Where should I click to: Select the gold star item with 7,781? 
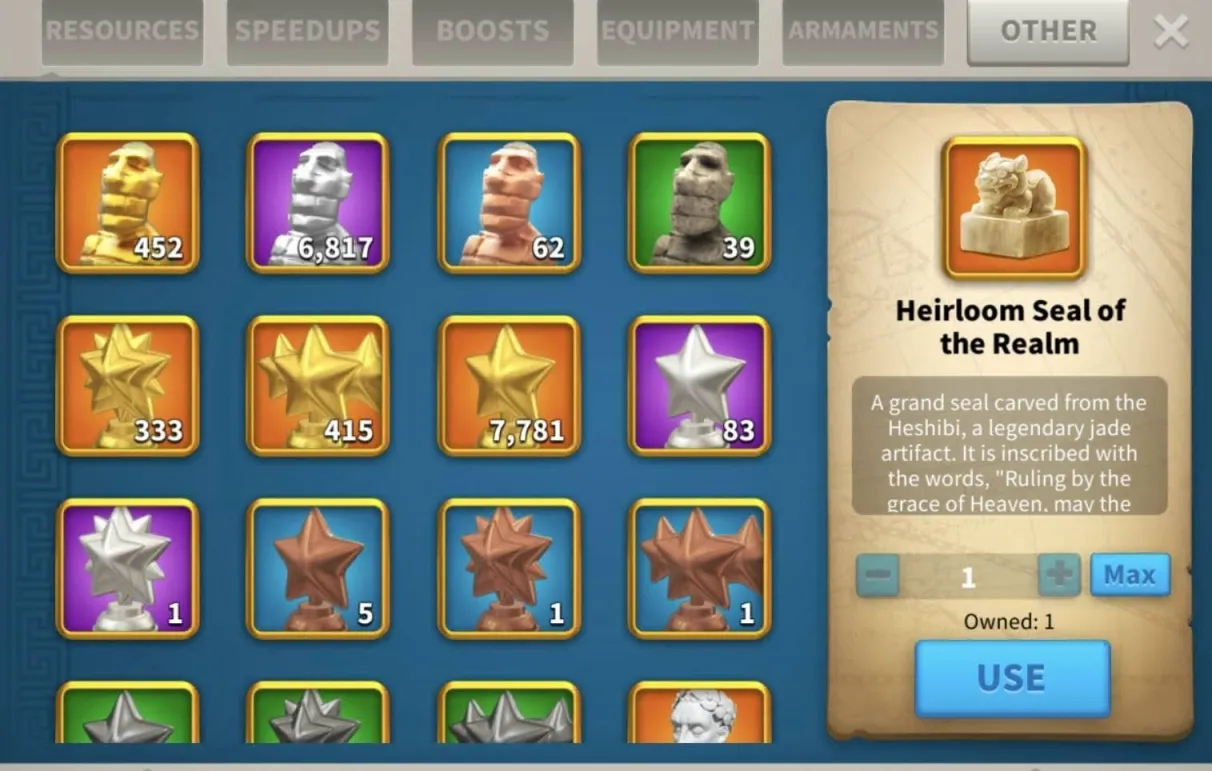[x=509, y=386]
